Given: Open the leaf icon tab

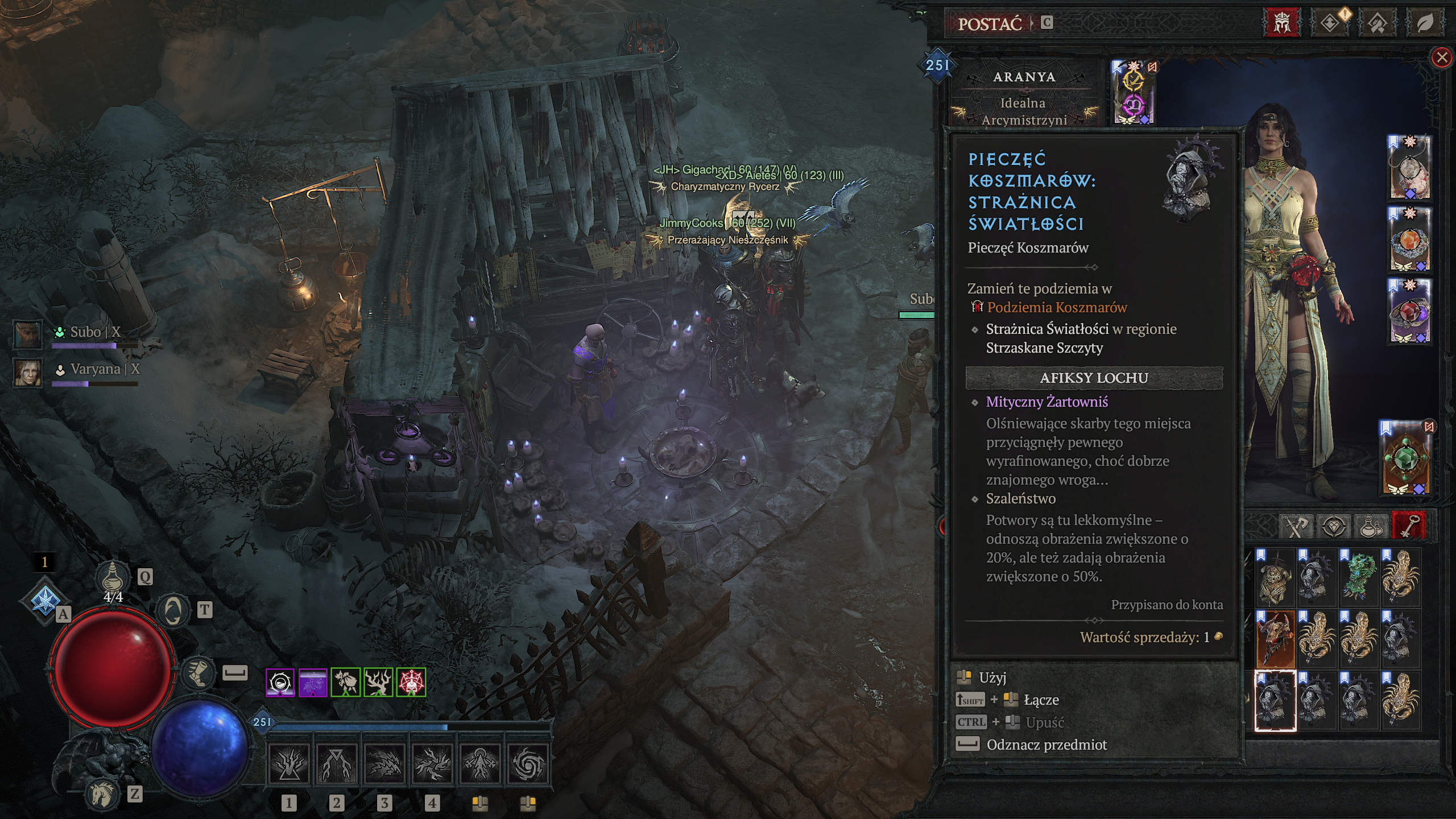Looking at the screenshot, I should 1424,23.
